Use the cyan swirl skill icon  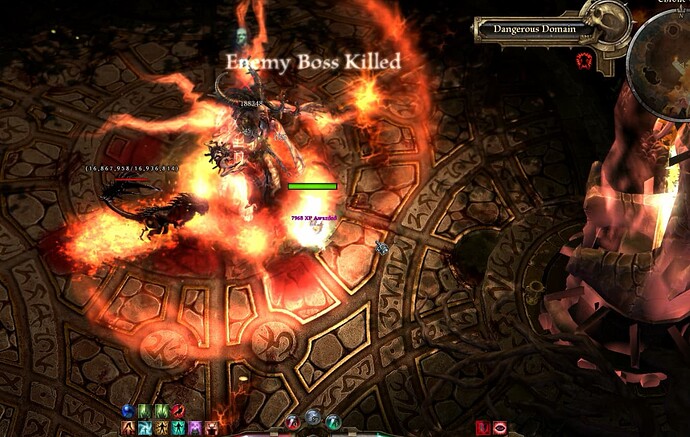(144, 428)
